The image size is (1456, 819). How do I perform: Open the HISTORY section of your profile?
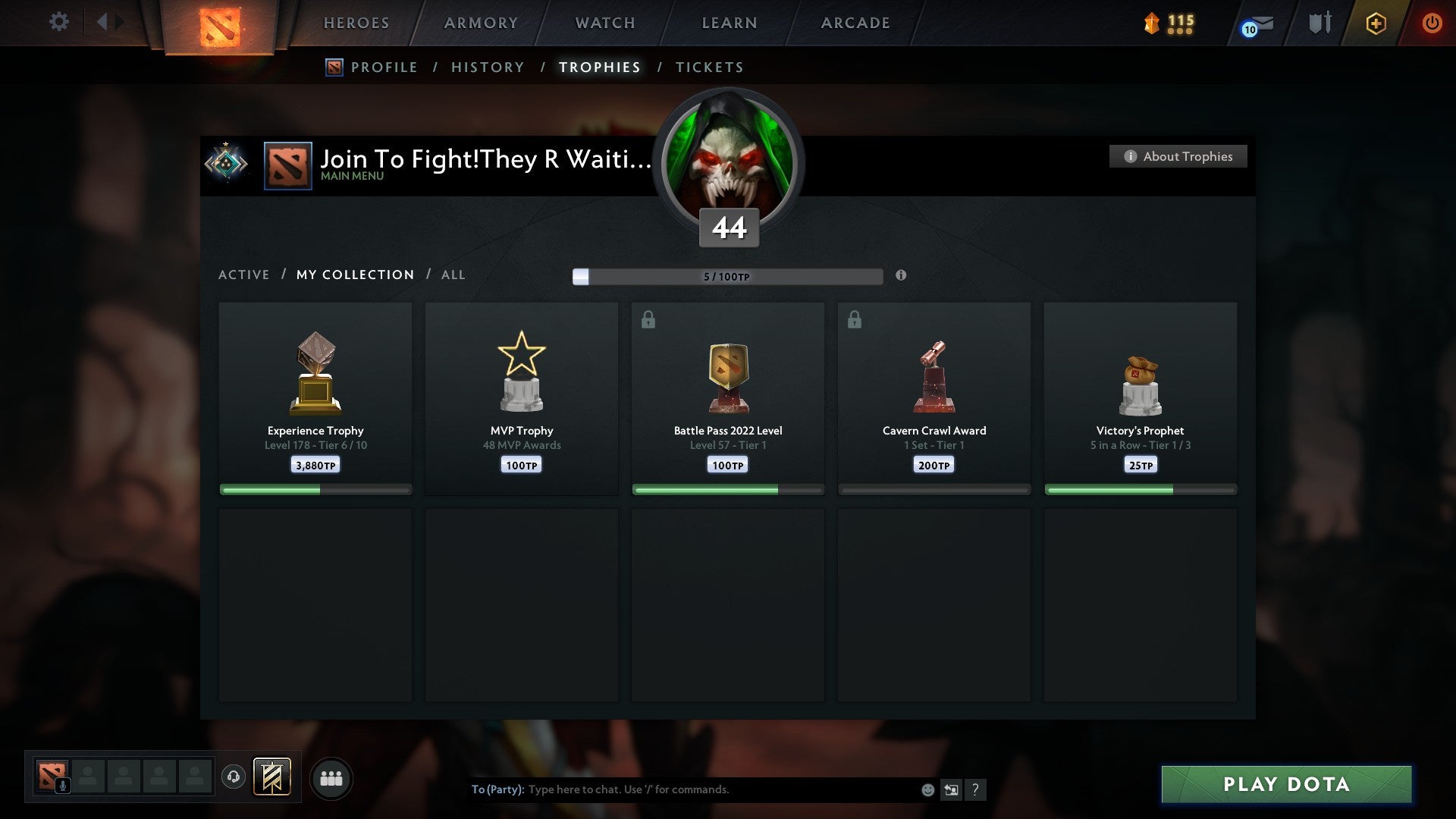tap(488, 67)
